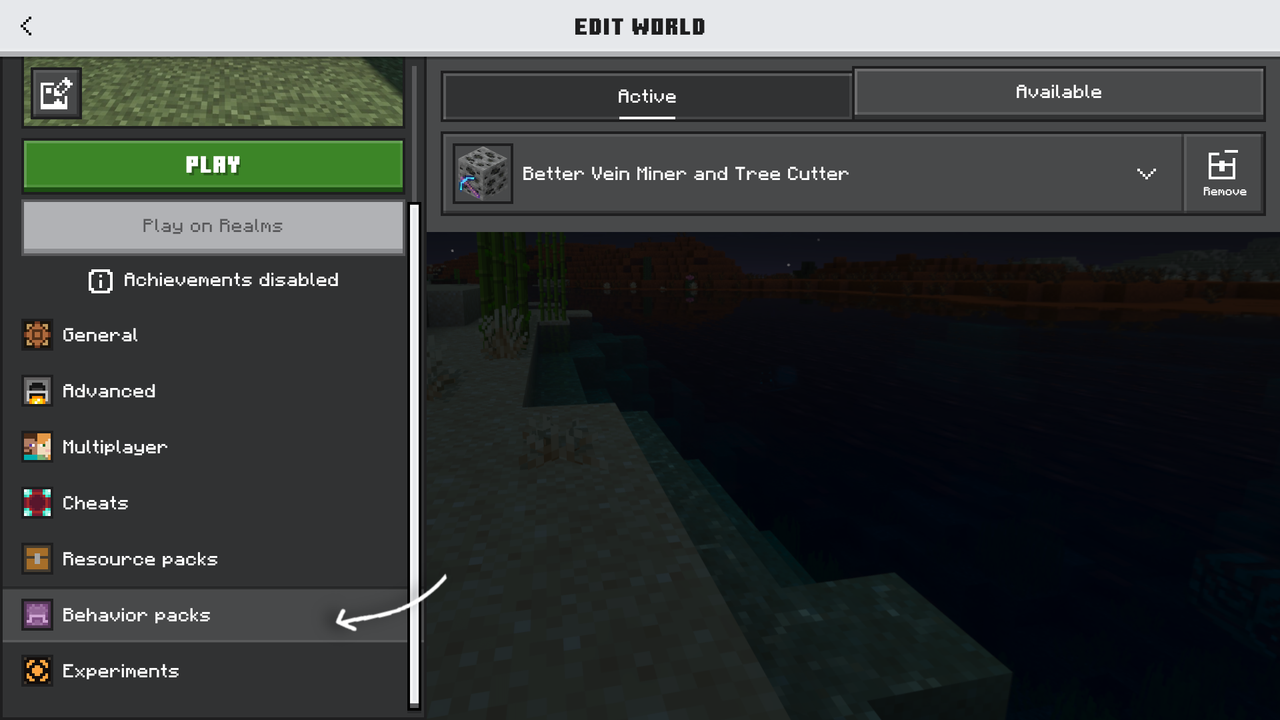1280x720 pixels.
Task: Collapse the Resource packs section
Action: (x=140, y=558)
